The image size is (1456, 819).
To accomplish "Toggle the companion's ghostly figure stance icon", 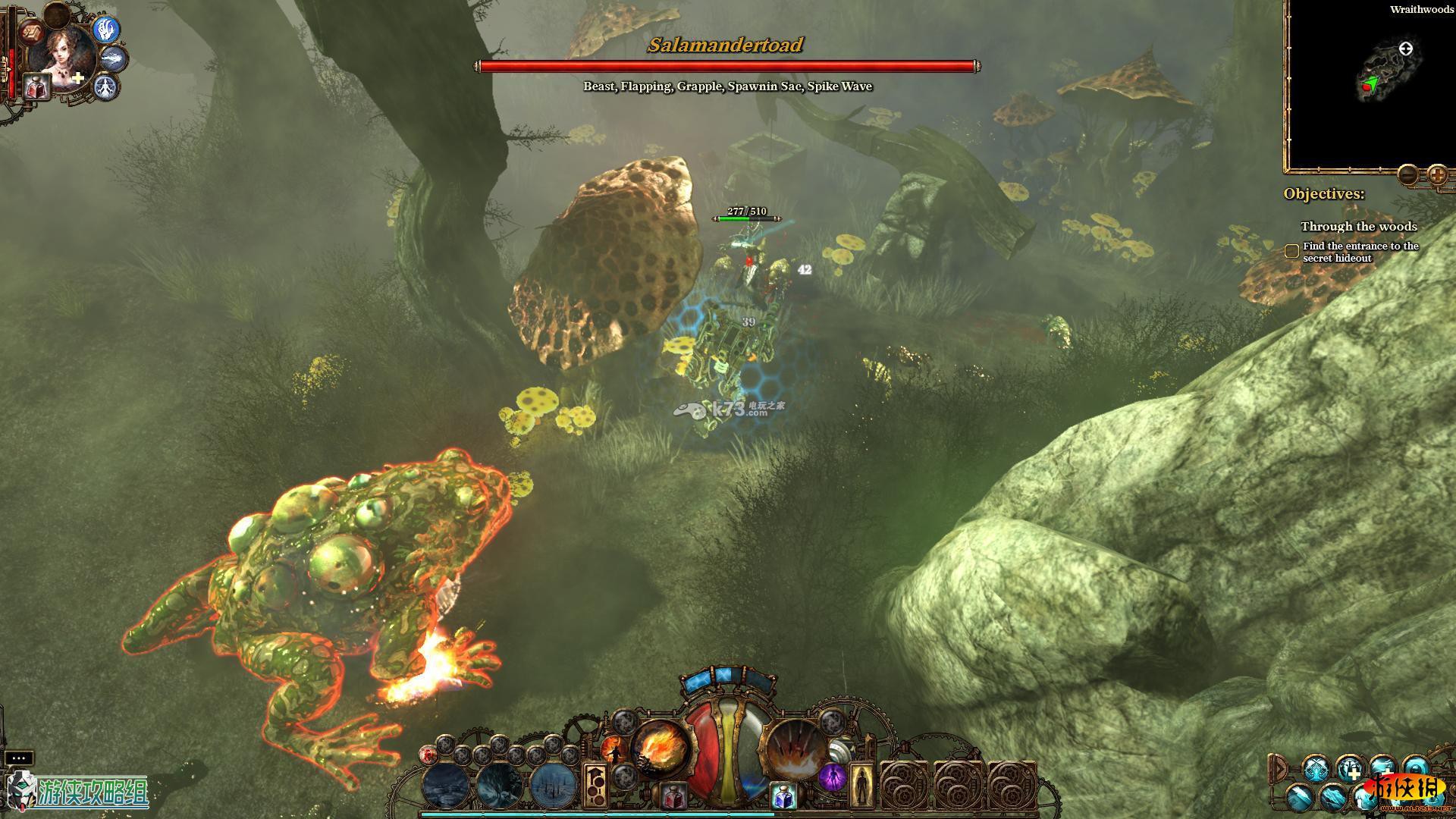I will [x=107, y=86].
